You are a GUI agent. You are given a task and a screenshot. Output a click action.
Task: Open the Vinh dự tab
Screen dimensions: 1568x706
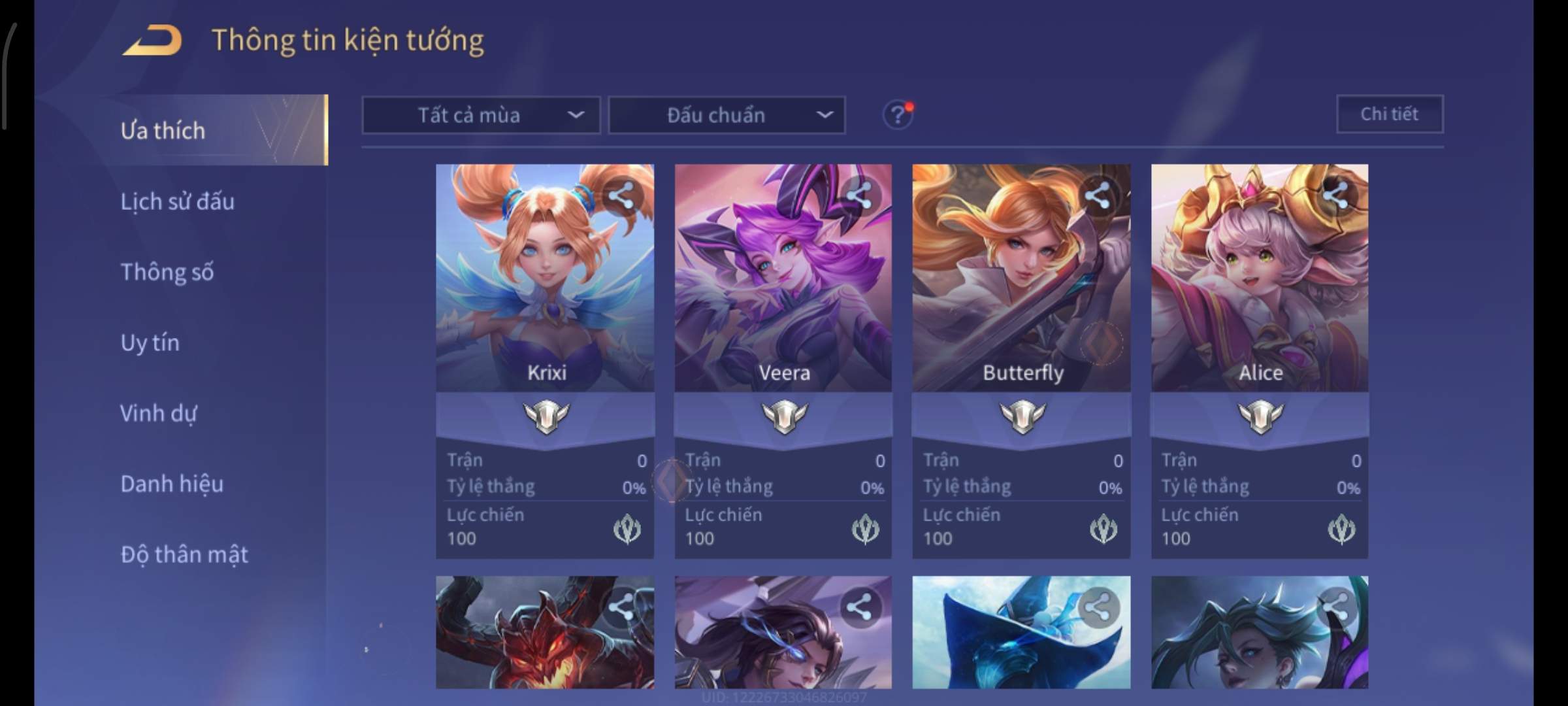(158, 413)
